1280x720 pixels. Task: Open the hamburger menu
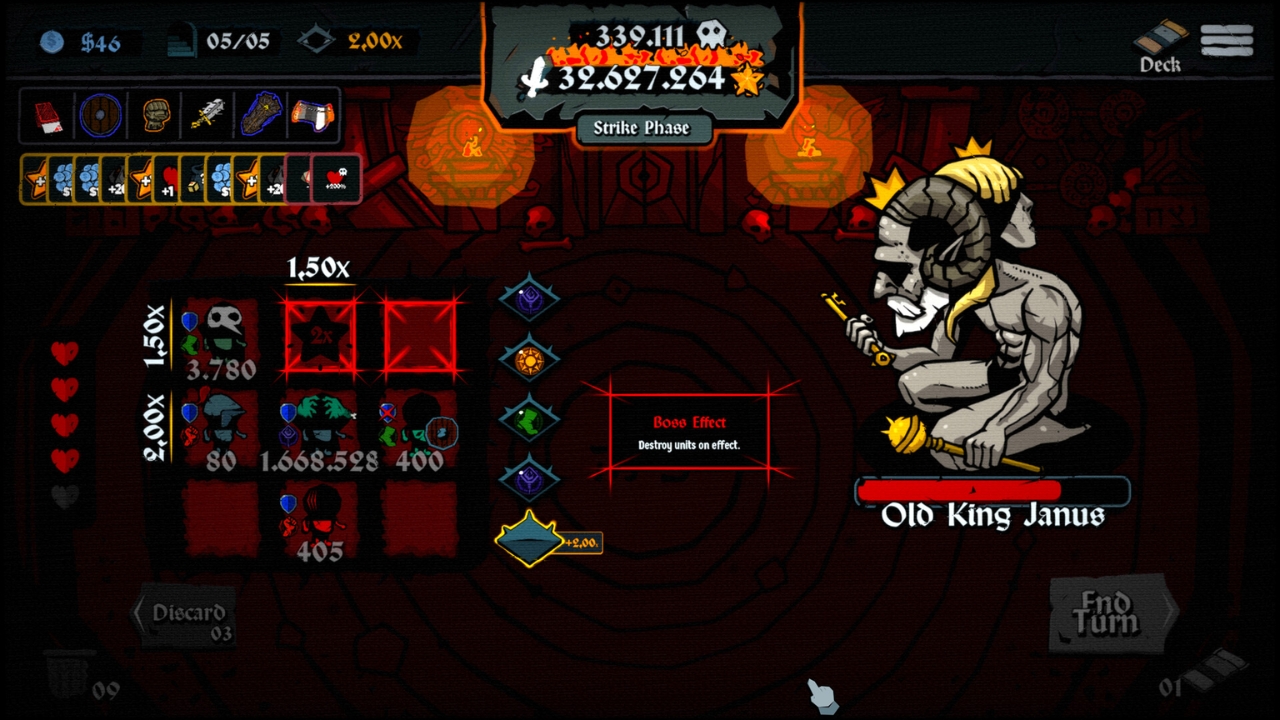tap(1227, 40)
